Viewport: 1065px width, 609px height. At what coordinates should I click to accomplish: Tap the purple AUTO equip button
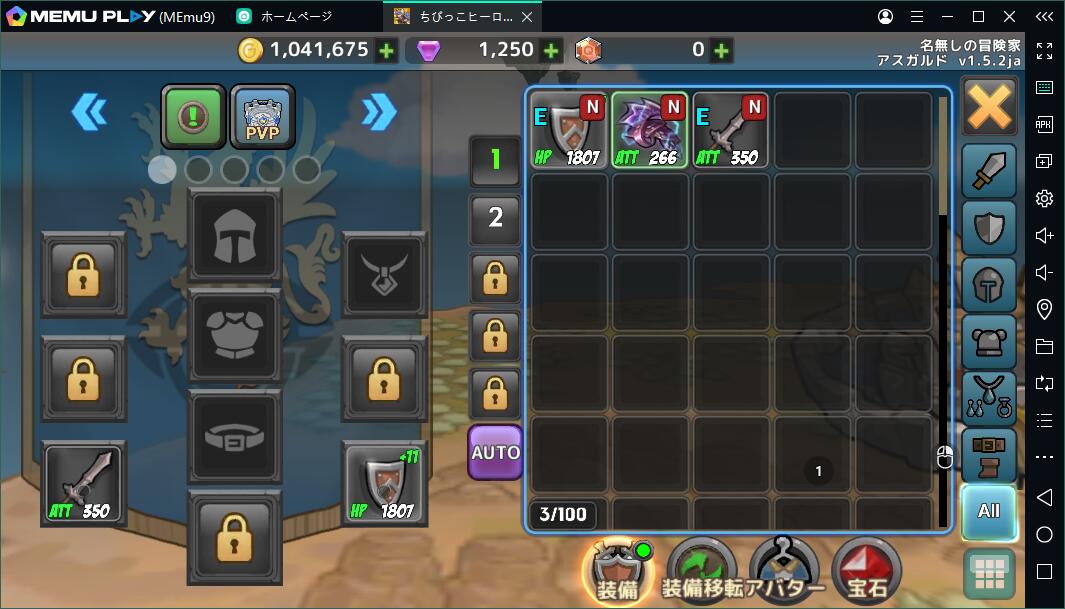click(x=496, y=452)
